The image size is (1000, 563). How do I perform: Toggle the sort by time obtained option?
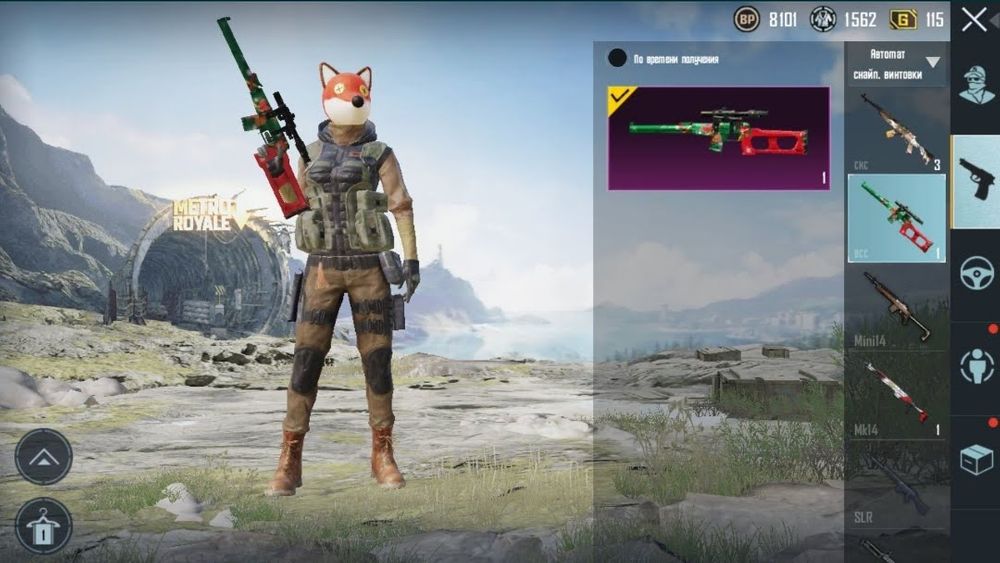pyautogui.click(x=618, y=59)
